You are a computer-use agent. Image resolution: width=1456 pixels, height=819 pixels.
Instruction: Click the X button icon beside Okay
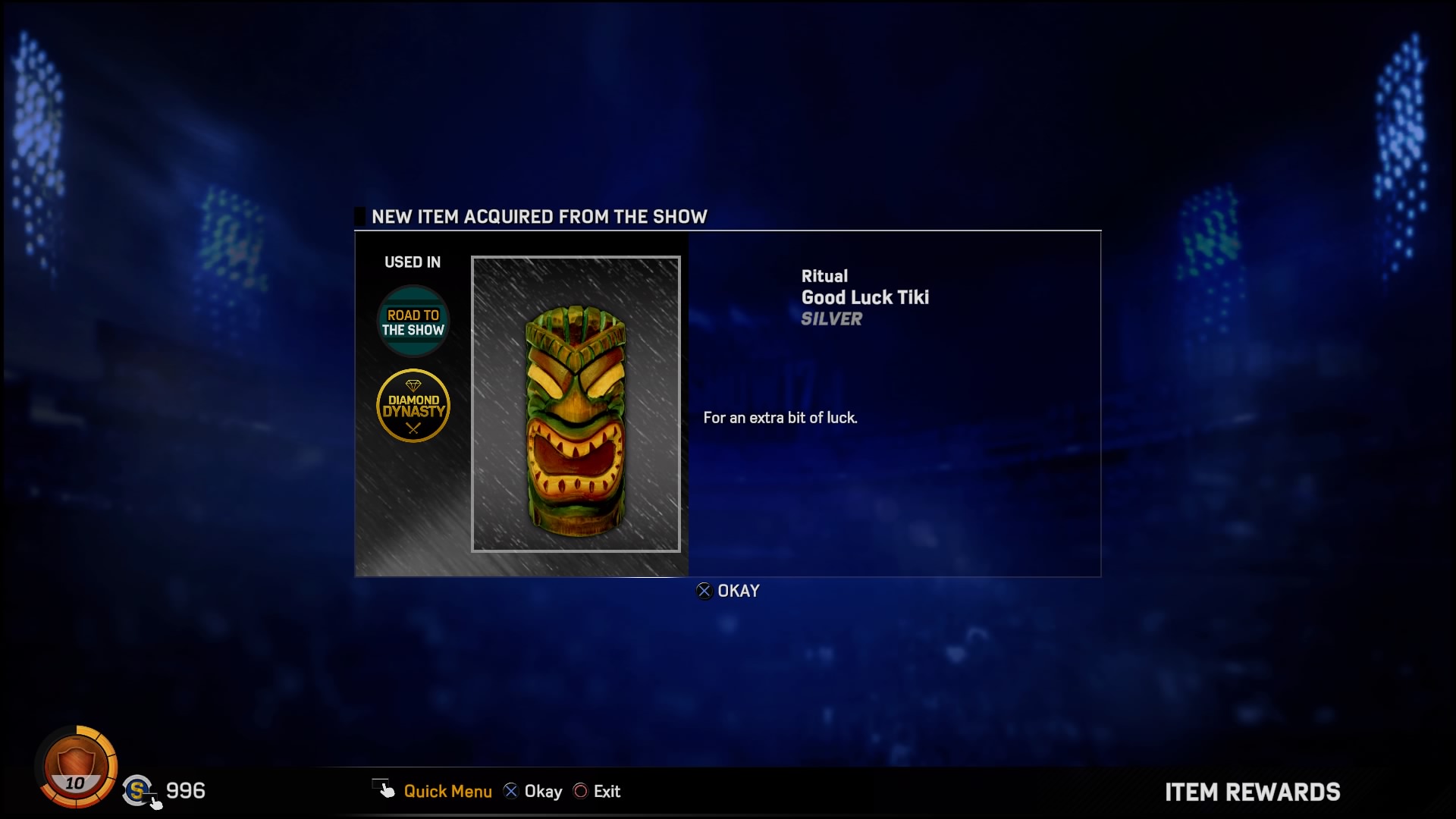pos(511,791)
